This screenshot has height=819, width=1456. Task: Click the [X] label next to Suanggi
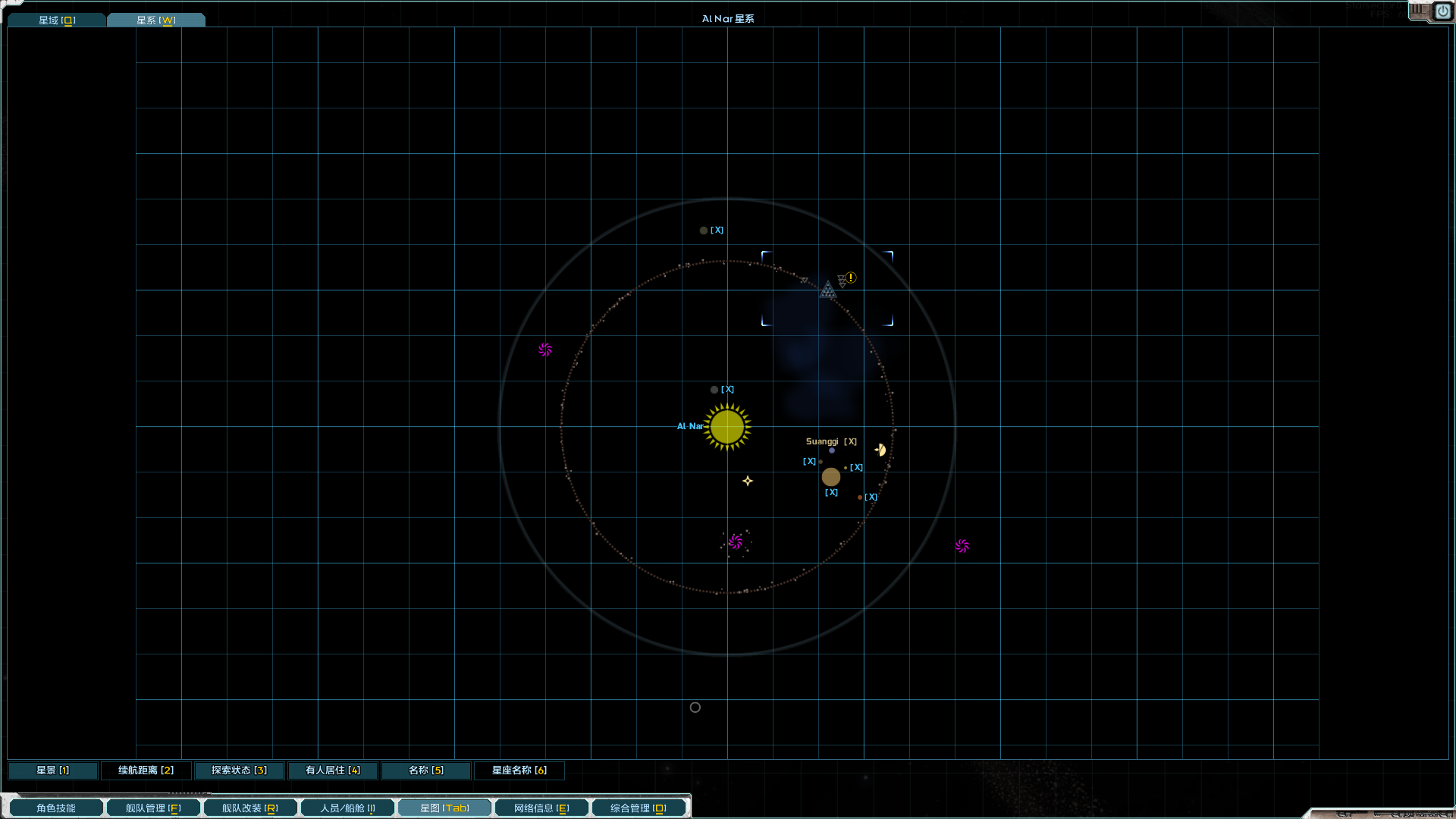point(852,441)
